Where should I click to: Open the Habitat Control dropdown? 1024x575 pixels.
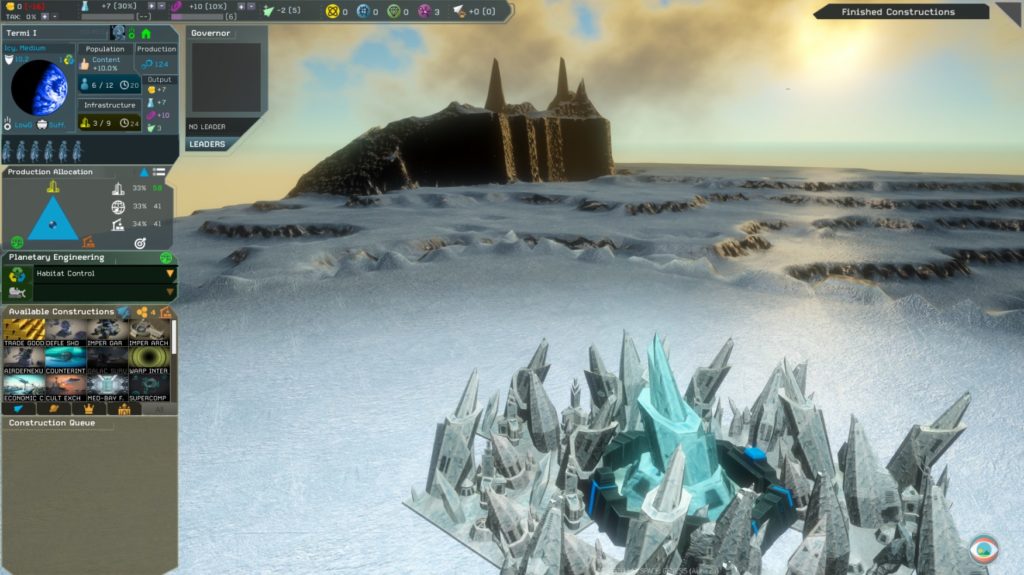pyautogui.click(x=170, y=273)
